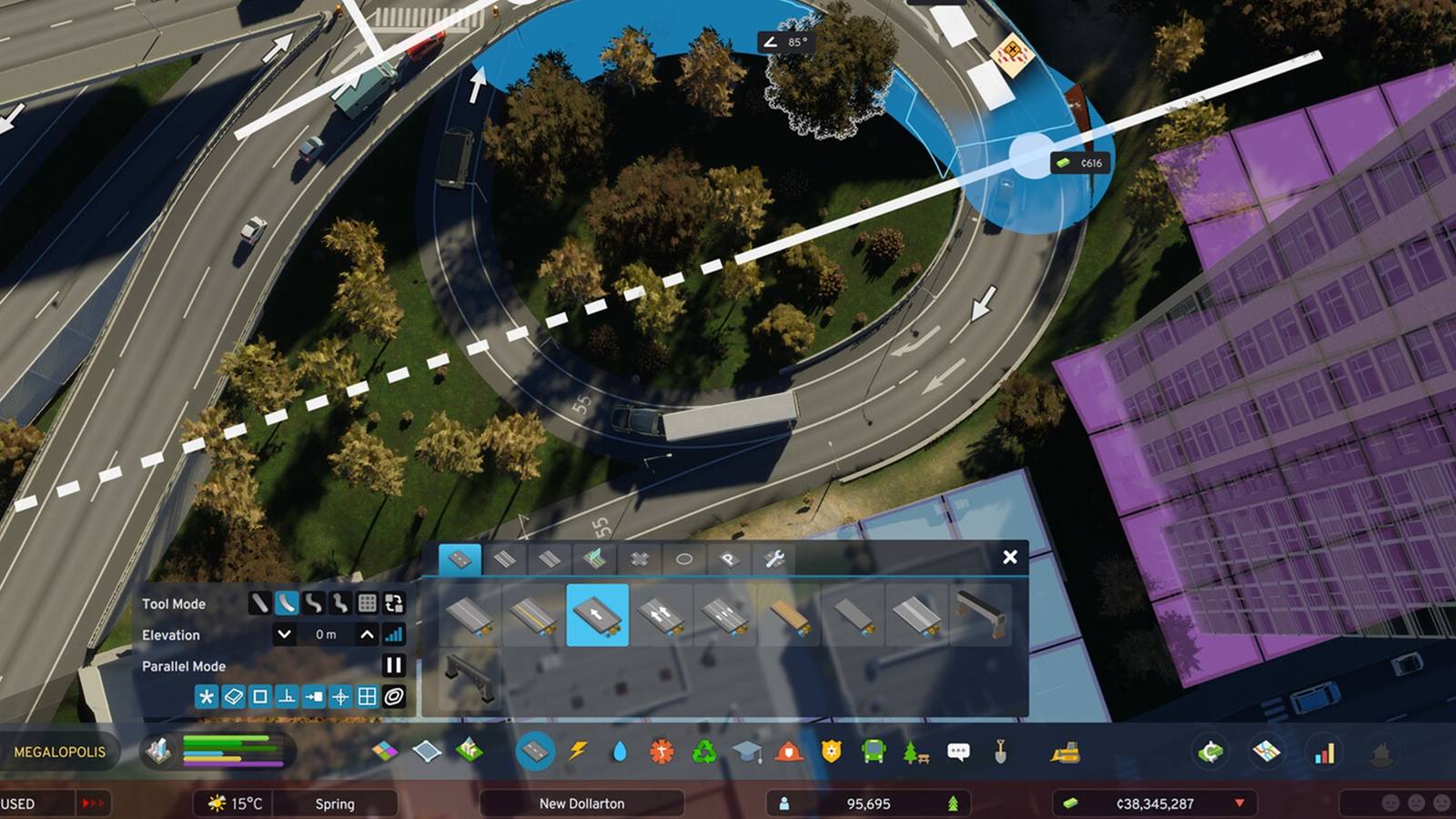Click the population counter showing 95,695
The height and width of the screenshot is (819, 1456).
click(x=869, y=804)
